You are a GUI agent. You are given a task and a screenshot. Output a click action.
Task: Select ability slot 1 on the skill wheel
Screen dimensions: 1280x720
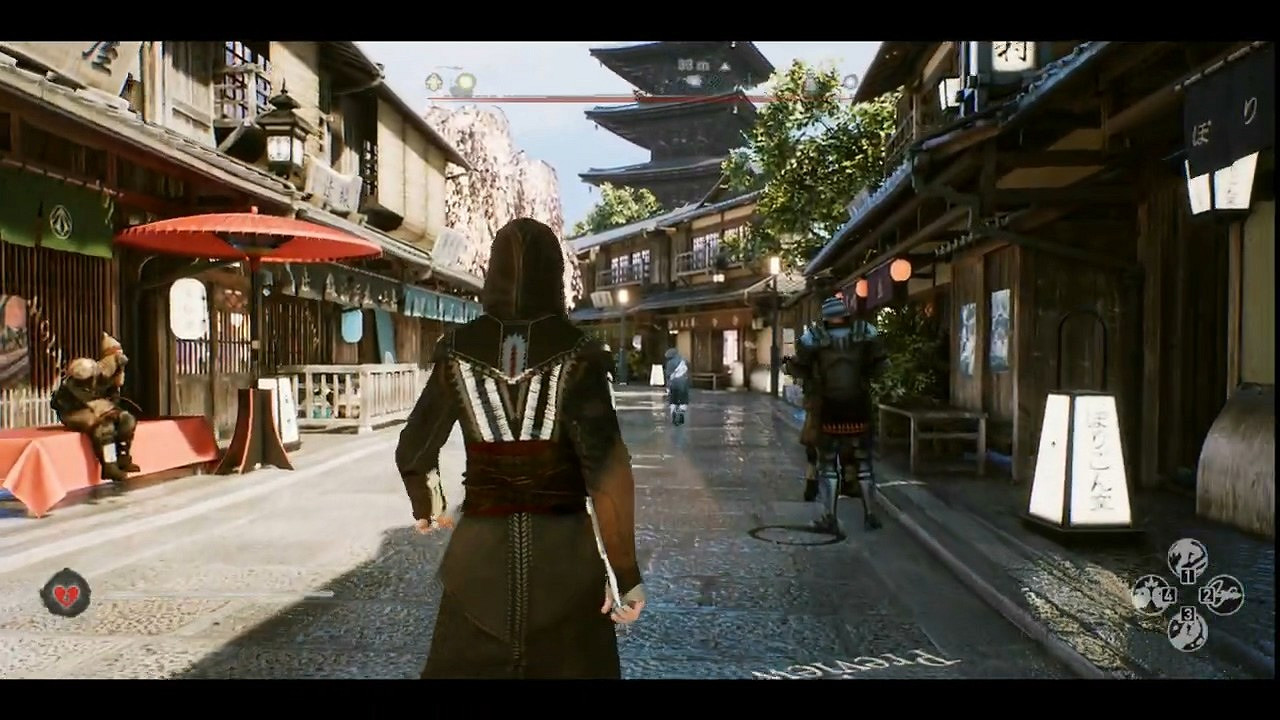1188,557
